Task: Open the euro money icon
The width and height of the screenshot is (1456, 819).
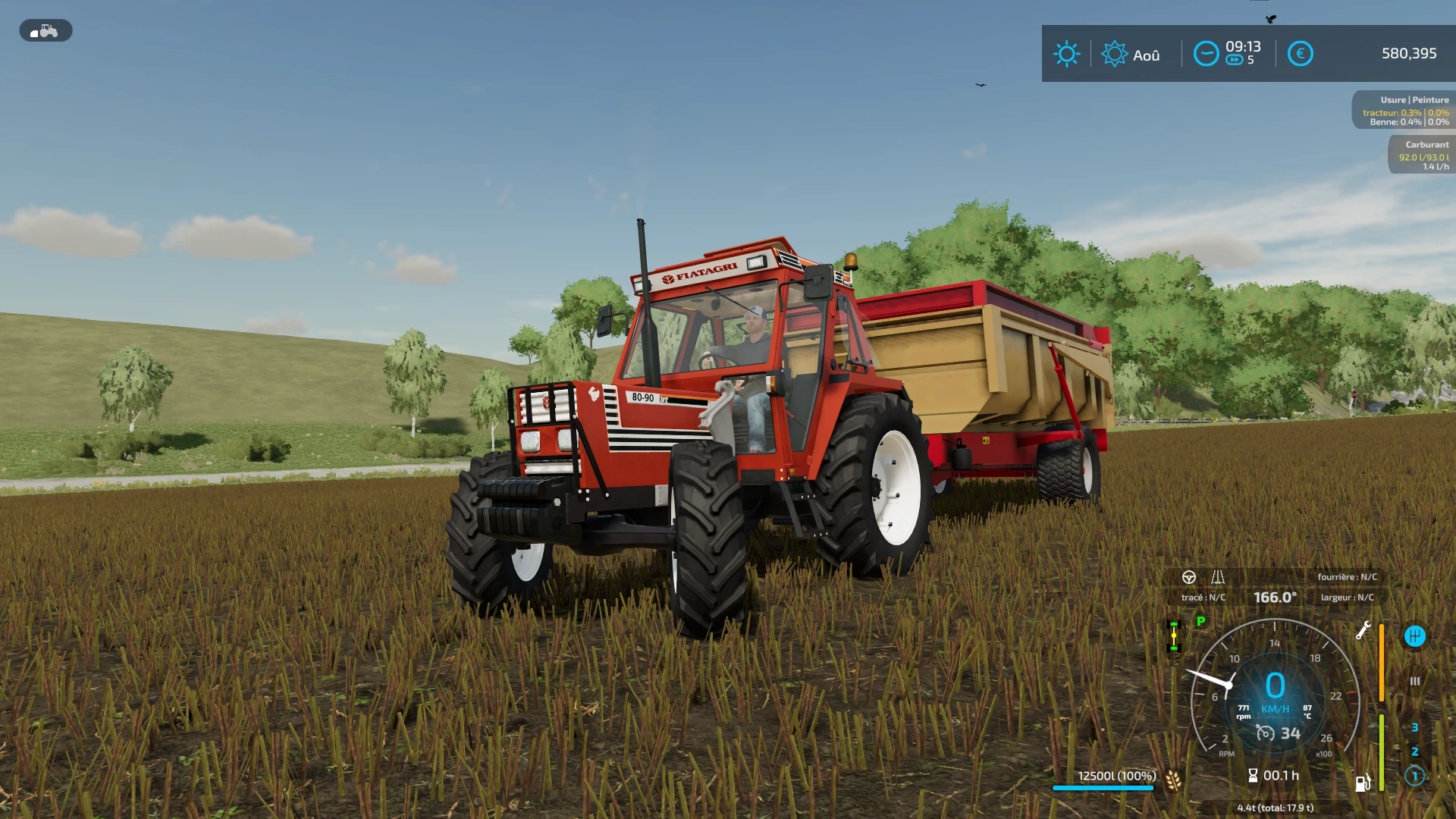Action: (x=1300, y=54)
